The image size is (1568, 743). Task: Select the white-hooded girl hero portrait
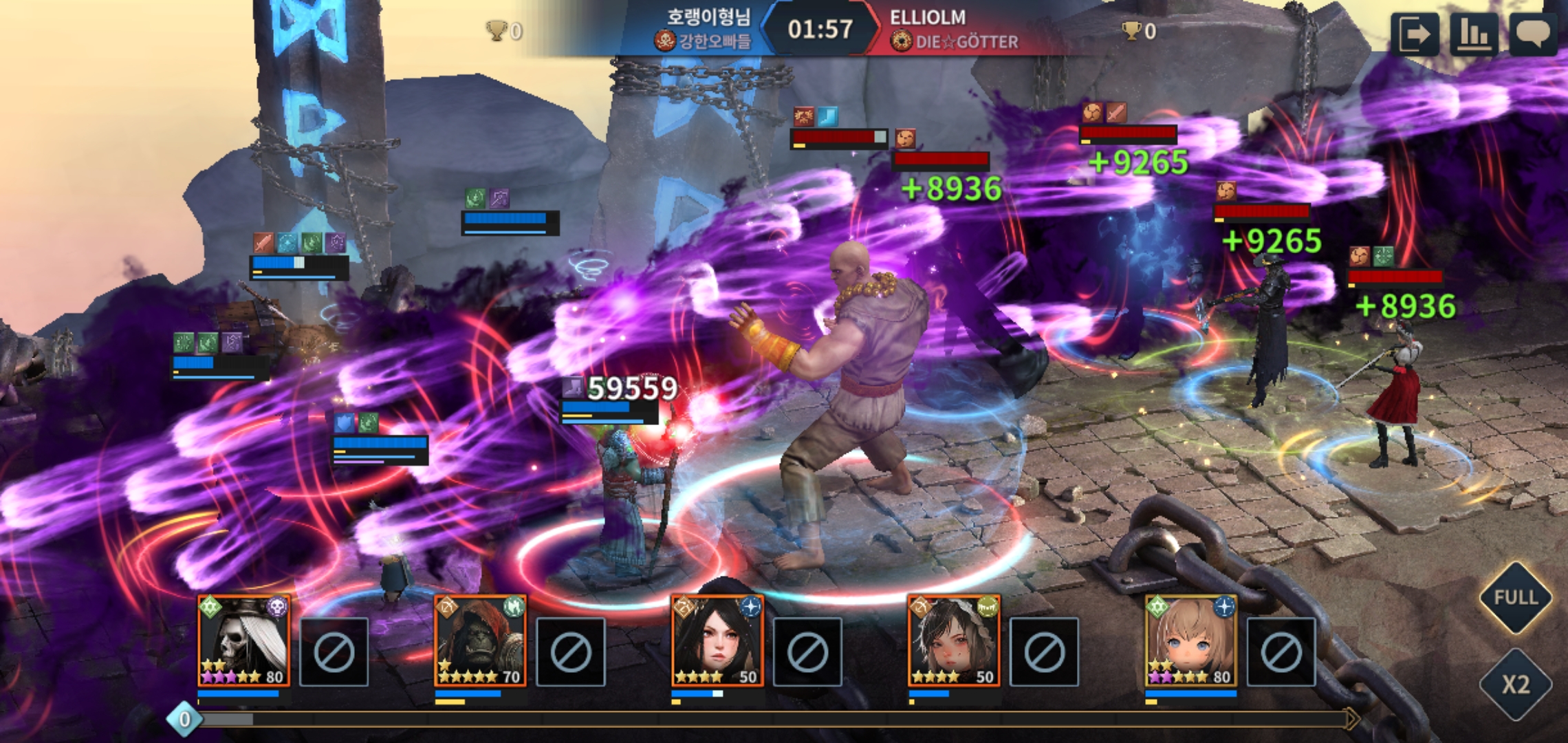pyautogui.click(x=954, y=641)
